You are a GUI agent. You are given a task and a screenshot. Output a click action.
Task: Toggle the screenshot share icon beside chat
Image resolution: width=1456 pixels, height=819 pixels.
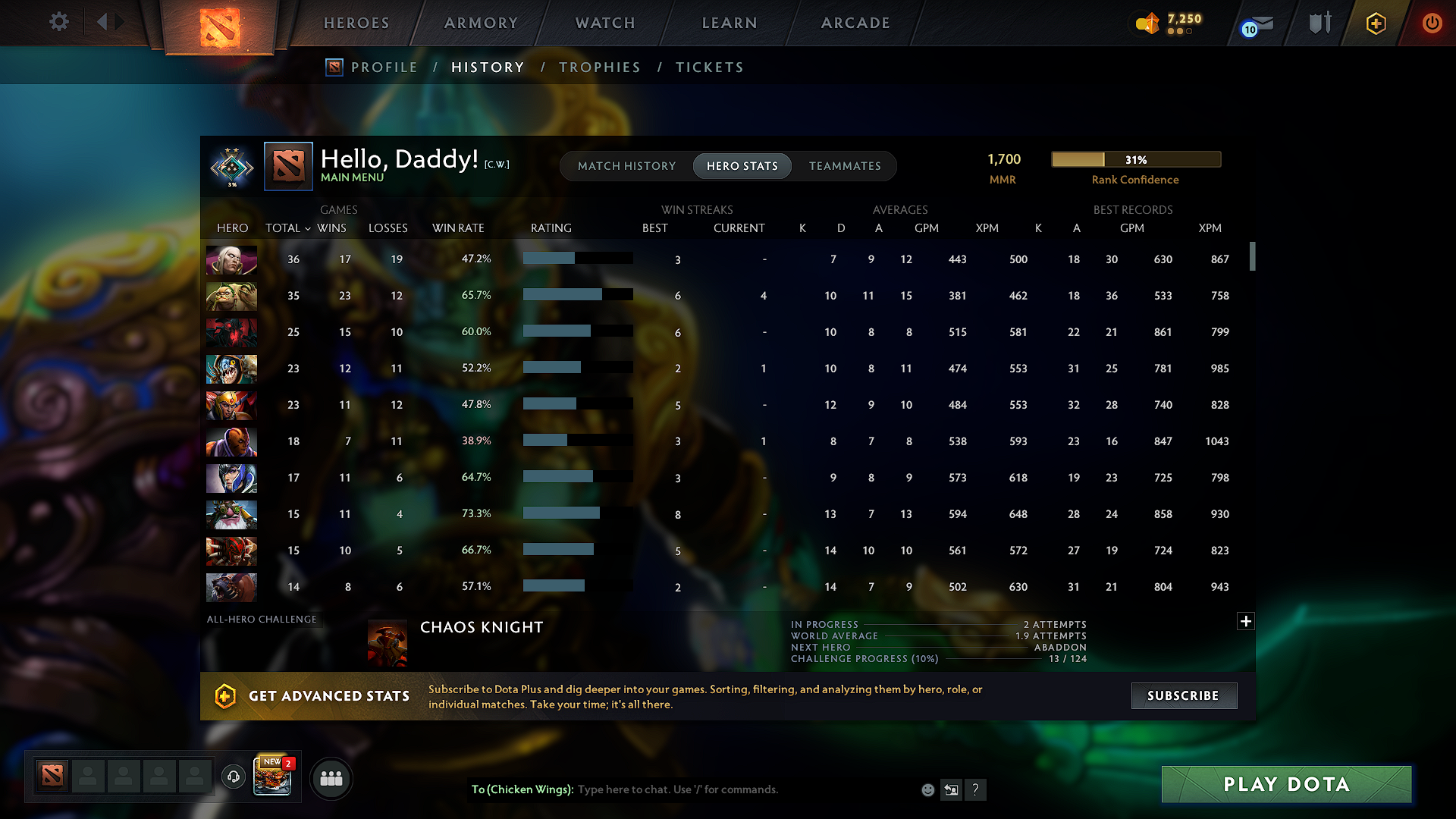click(x=951, y=789)
